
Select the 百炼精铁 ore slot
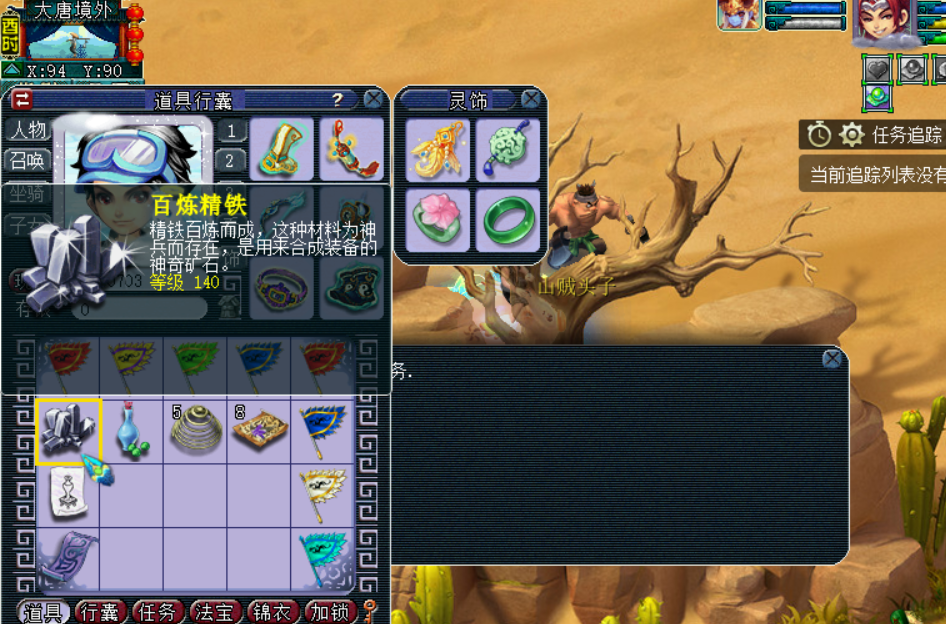68,432
